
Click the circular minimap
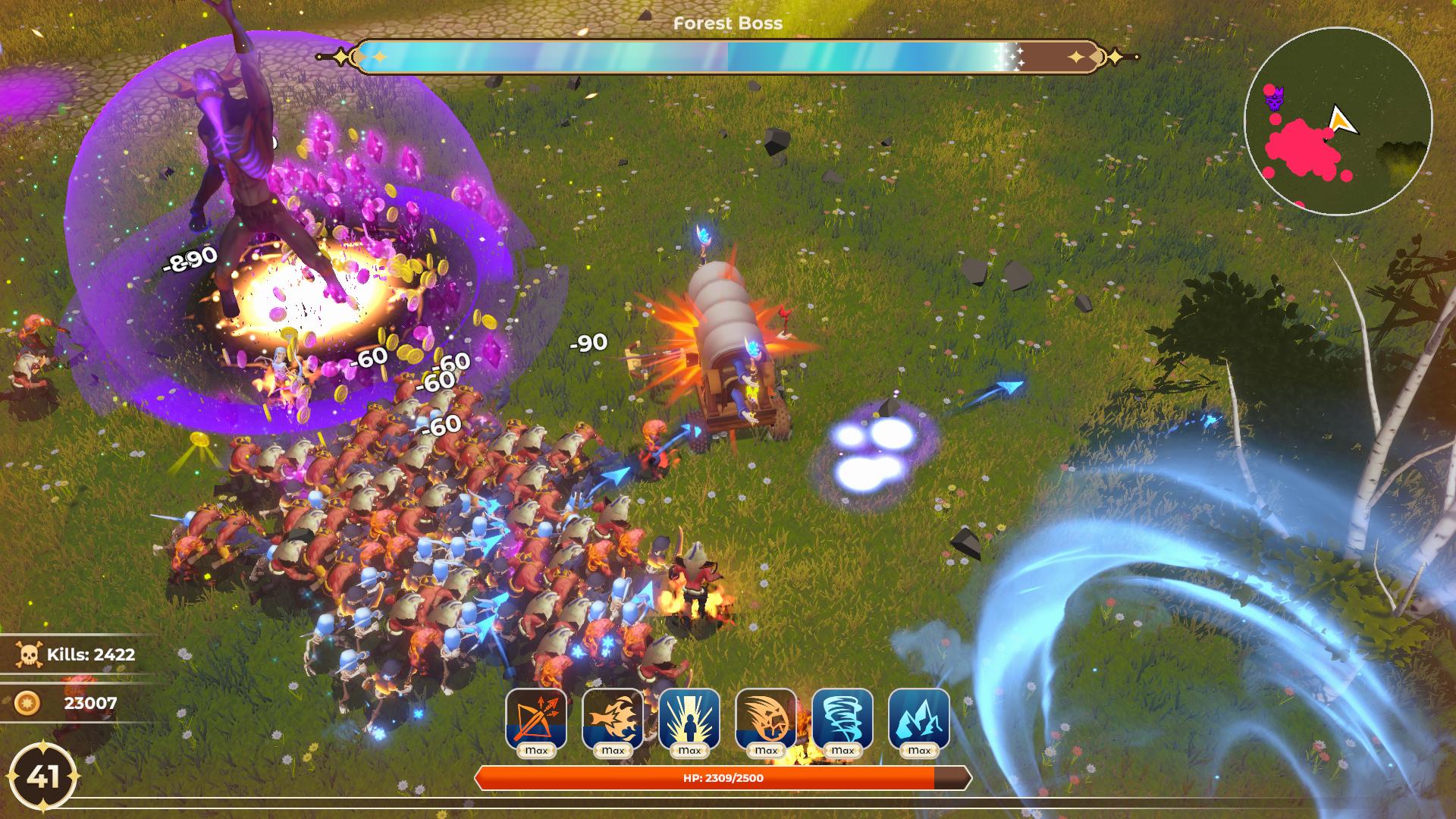pos(1338,121)
